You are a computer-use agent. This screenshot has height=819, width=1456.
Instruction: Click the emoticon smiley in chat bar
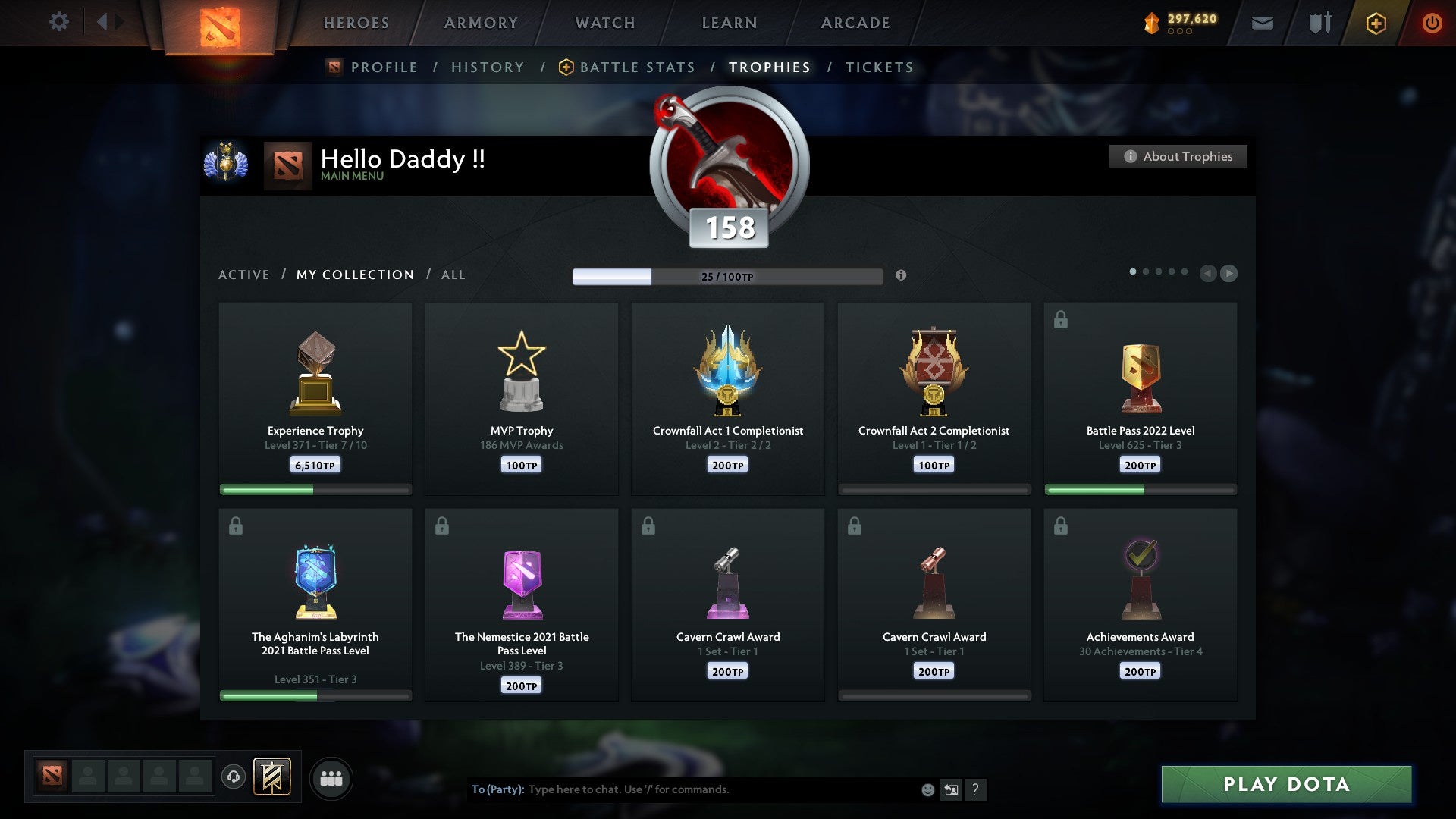click(x=927, y=789)
